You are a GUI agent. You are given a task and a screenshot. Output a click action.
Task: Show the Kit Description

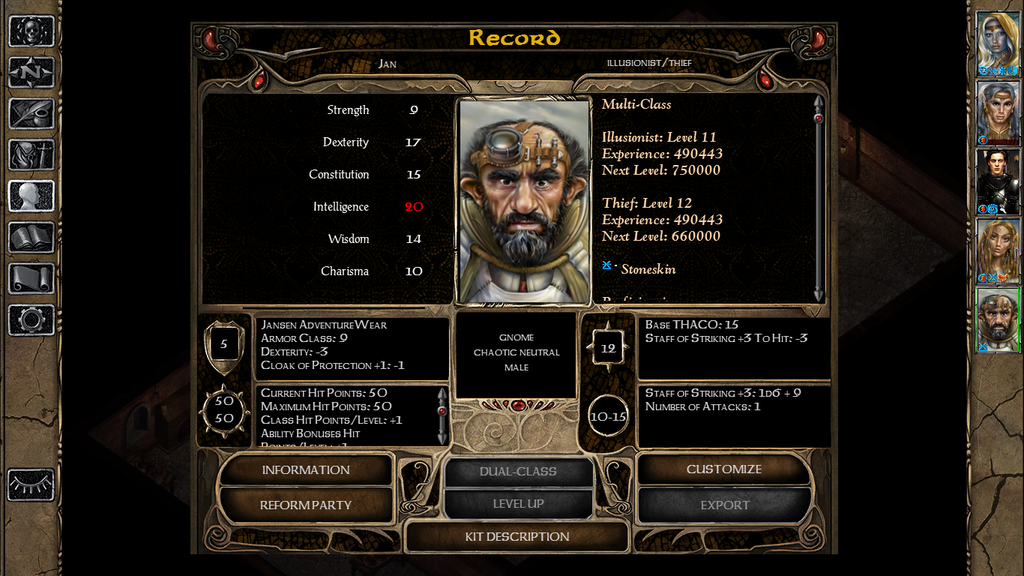pyautogui.click(x=517, y=537)
